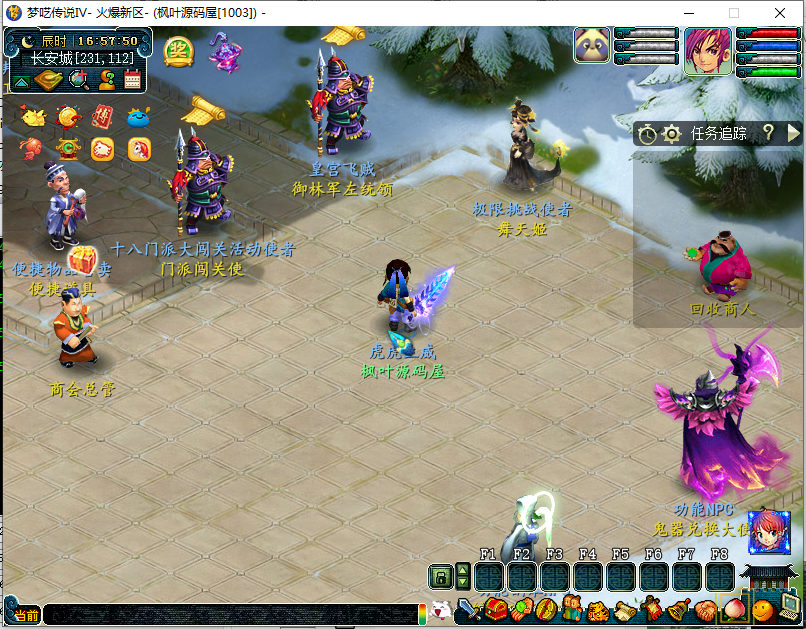Close the game window
This screenshot has width=806, height=629.
coord(780,13)
